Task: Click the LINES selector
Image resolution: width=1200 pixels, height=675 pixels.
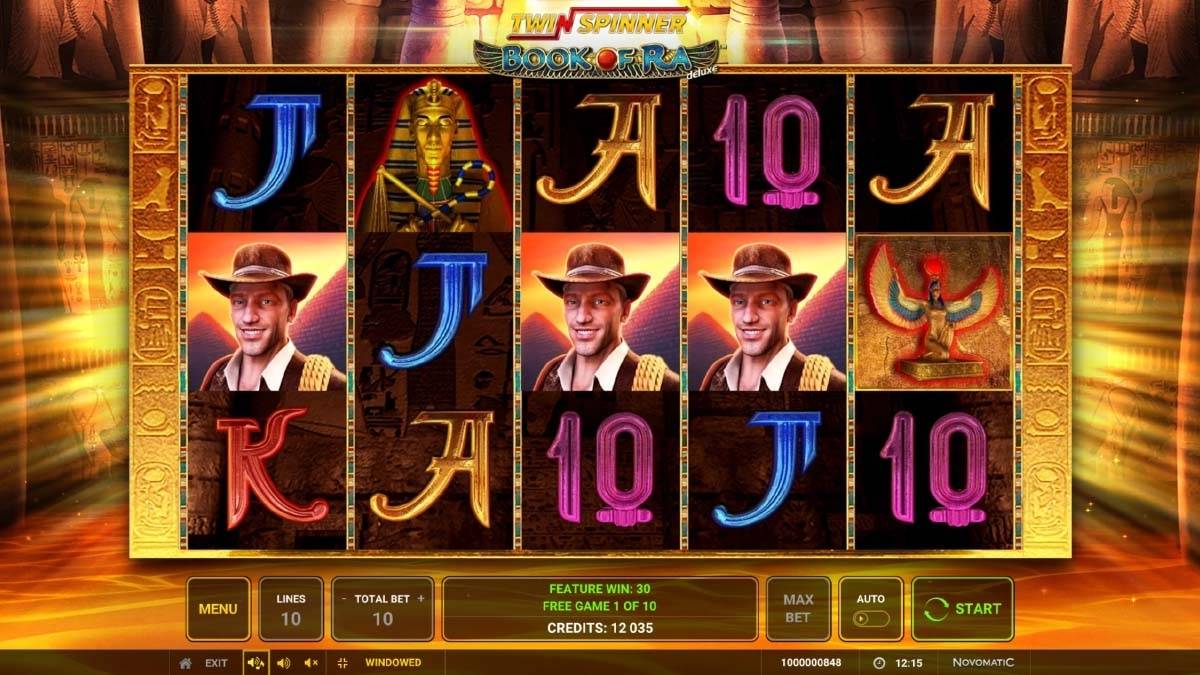Action: tap(290, 608)
